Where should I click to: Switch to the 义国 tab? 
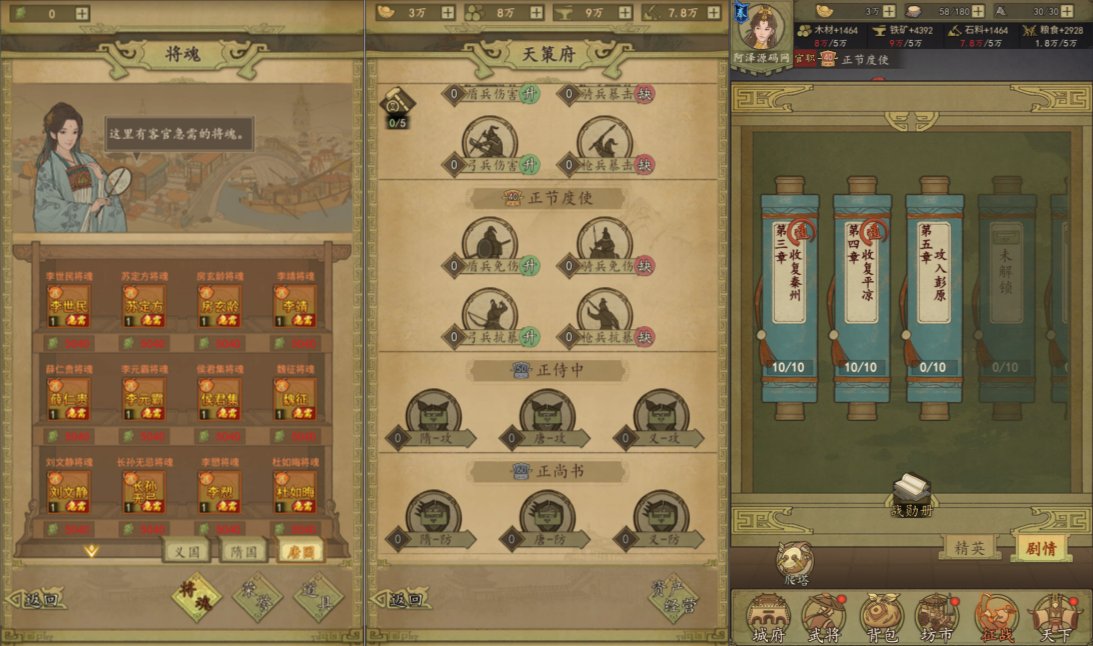(x=187, y=550)
